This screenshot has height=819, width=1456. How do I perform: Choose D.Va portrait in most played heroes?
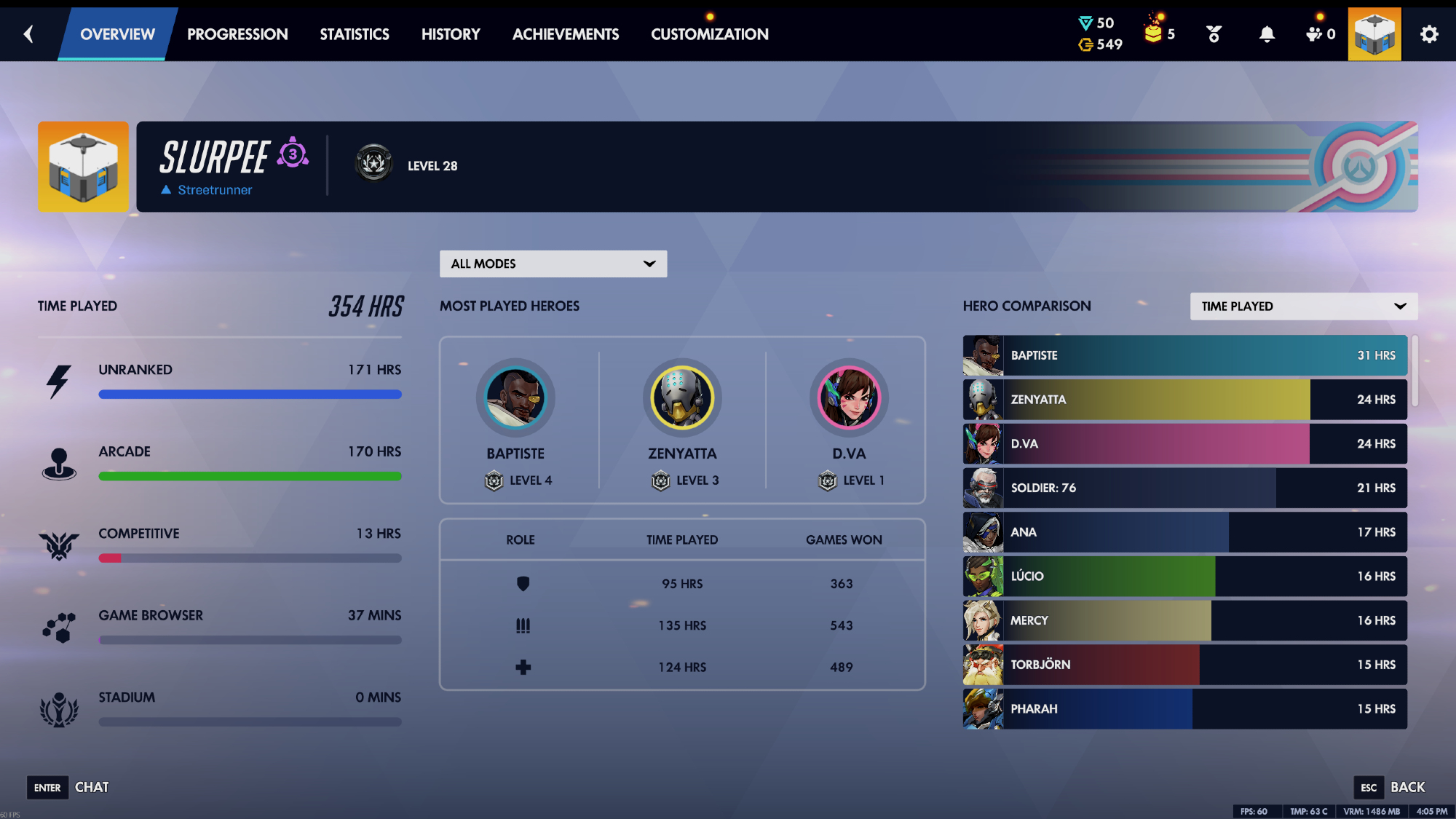coord(849,398)
